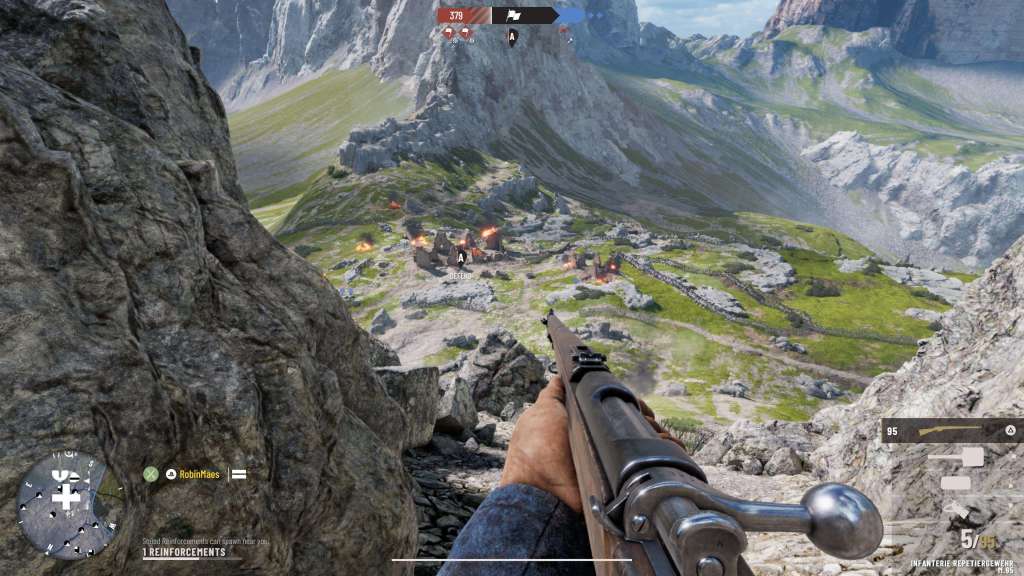Choose the bandage item slot
The width and height of the screenshot is (1024, 576).
[955, 483]
